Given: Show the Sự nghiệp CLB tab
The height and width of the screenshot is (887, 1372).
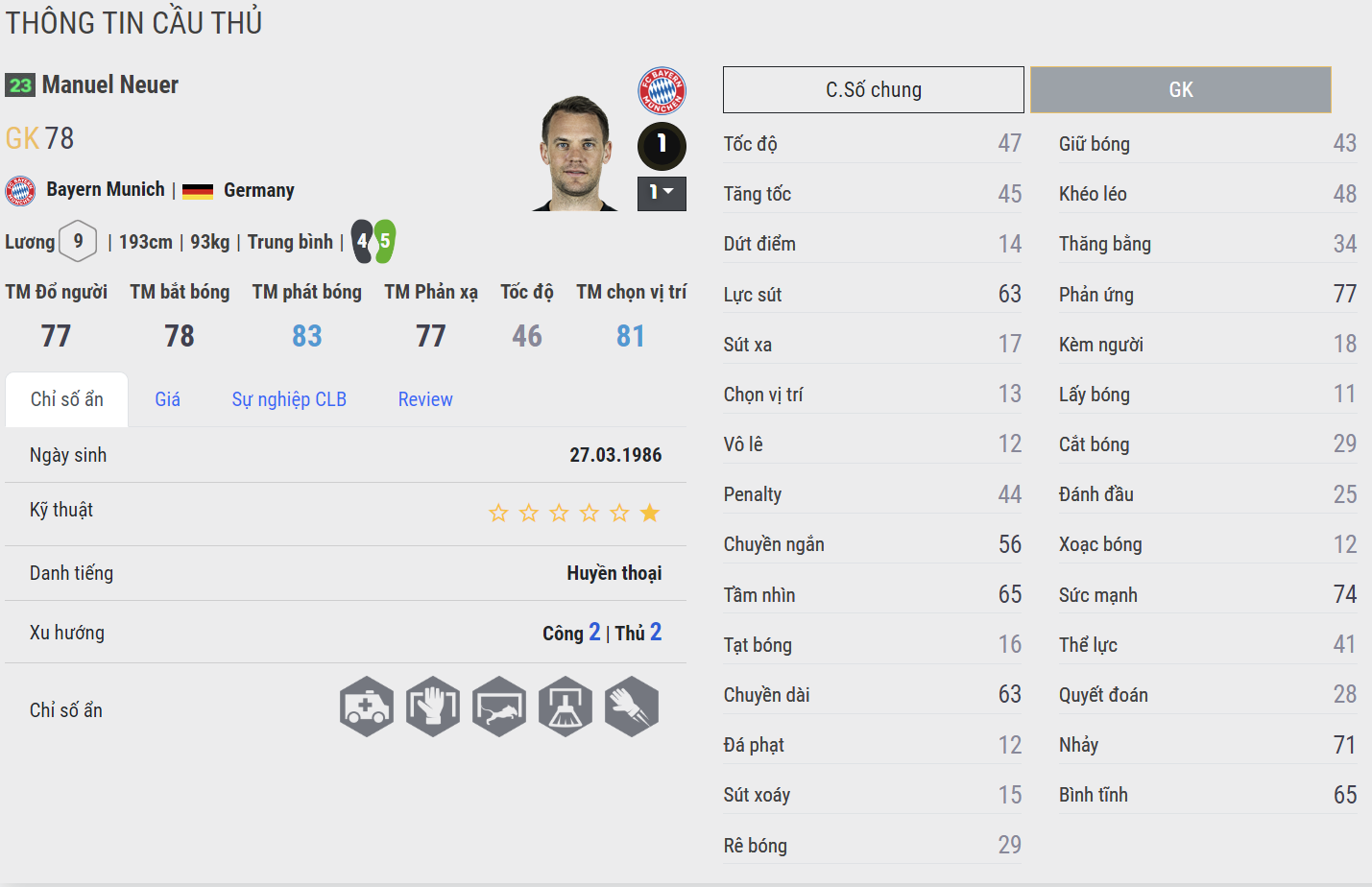Looking at the screenshot, I should point(289,399).
